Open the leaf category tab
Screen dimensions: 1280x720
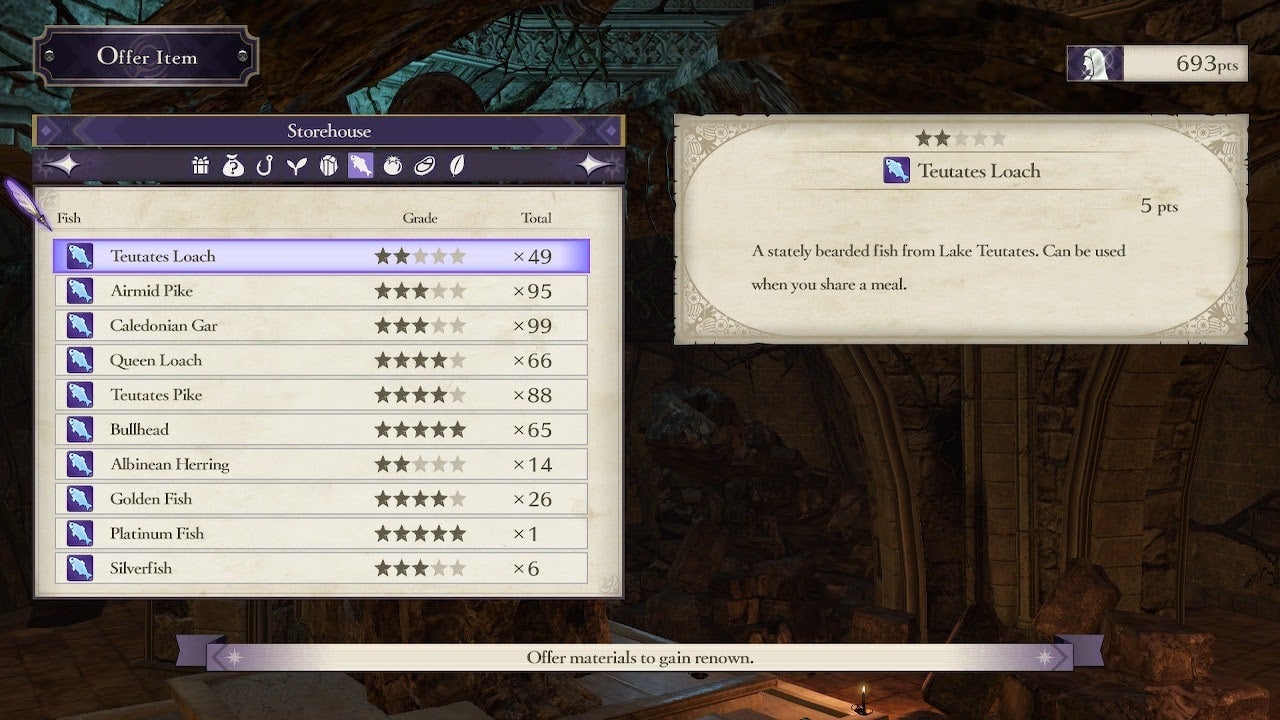pos(457,166)
